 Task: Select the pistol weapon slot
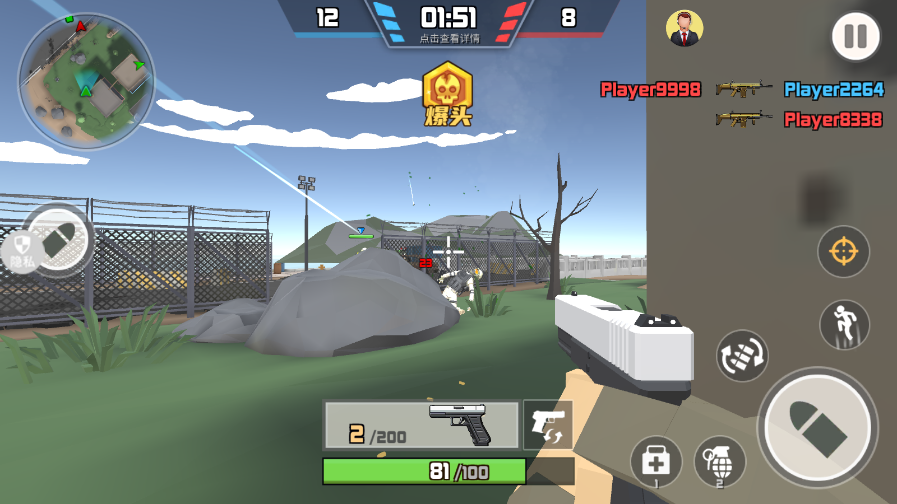coord(421,425)
